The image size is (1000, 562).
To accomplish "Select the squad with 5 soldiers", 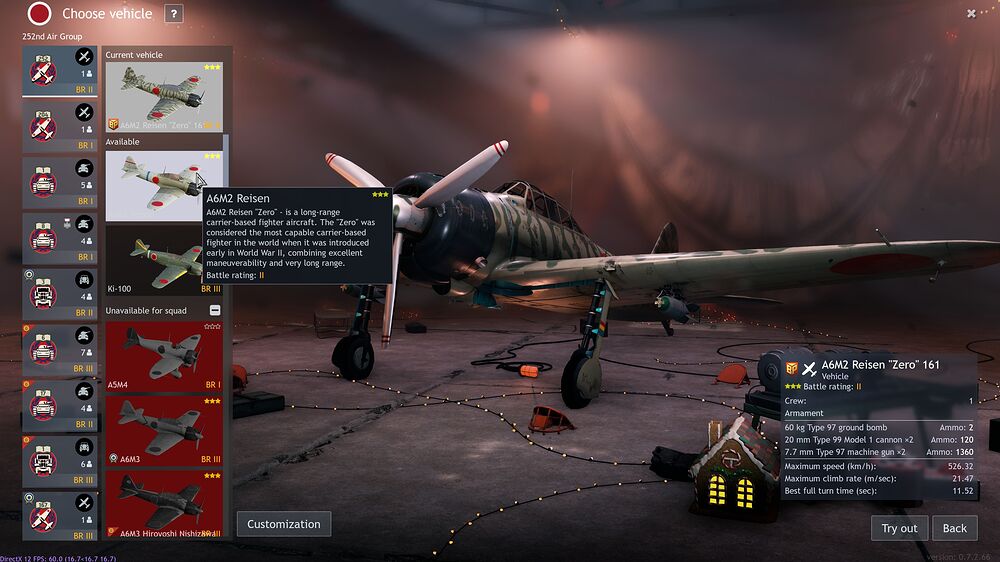I will tap(60, 181).
